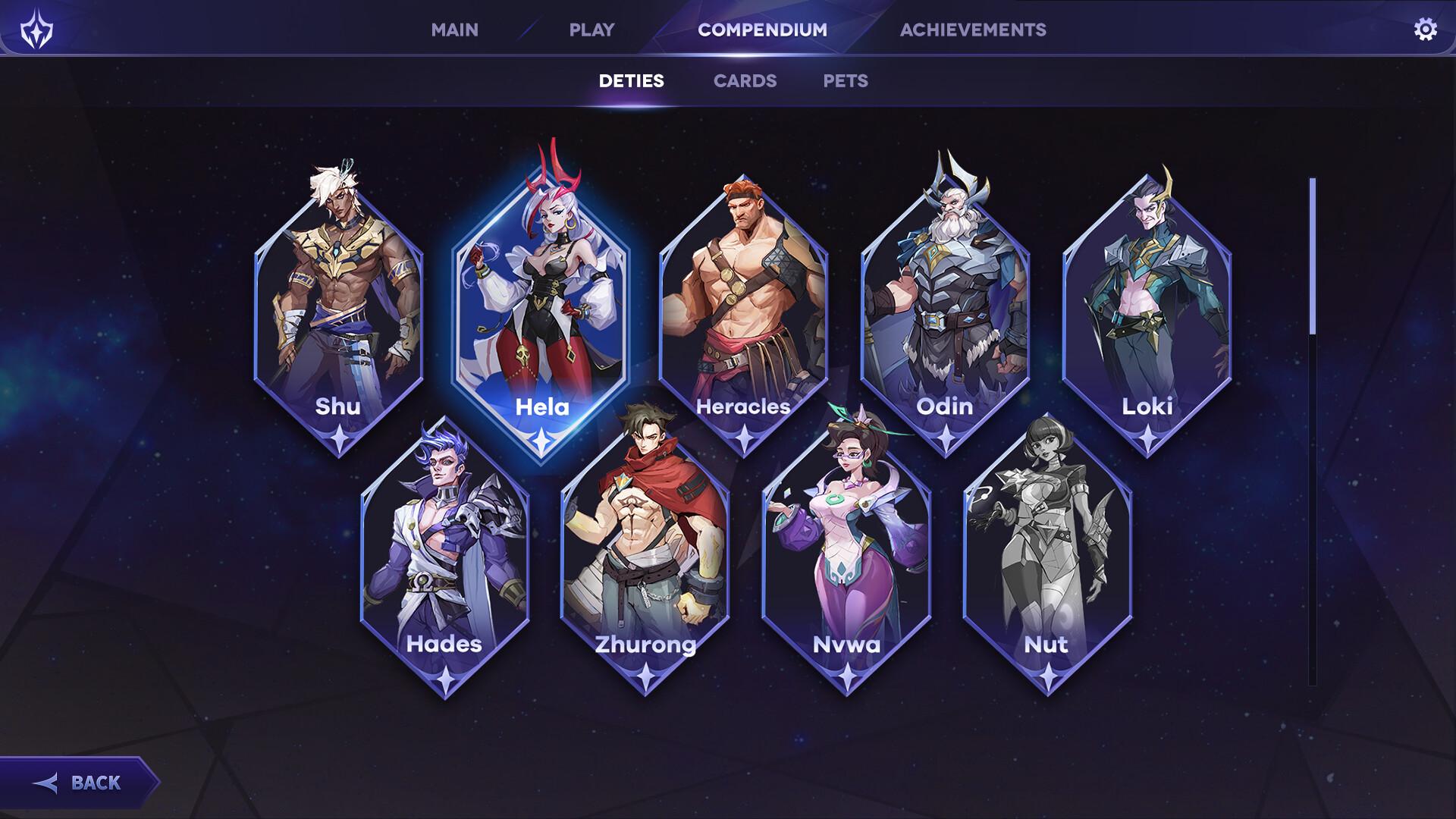The height and width of the screenshot is (819, 1456).
Task: Go back with the Back button
Action: [x=80, y=783]
